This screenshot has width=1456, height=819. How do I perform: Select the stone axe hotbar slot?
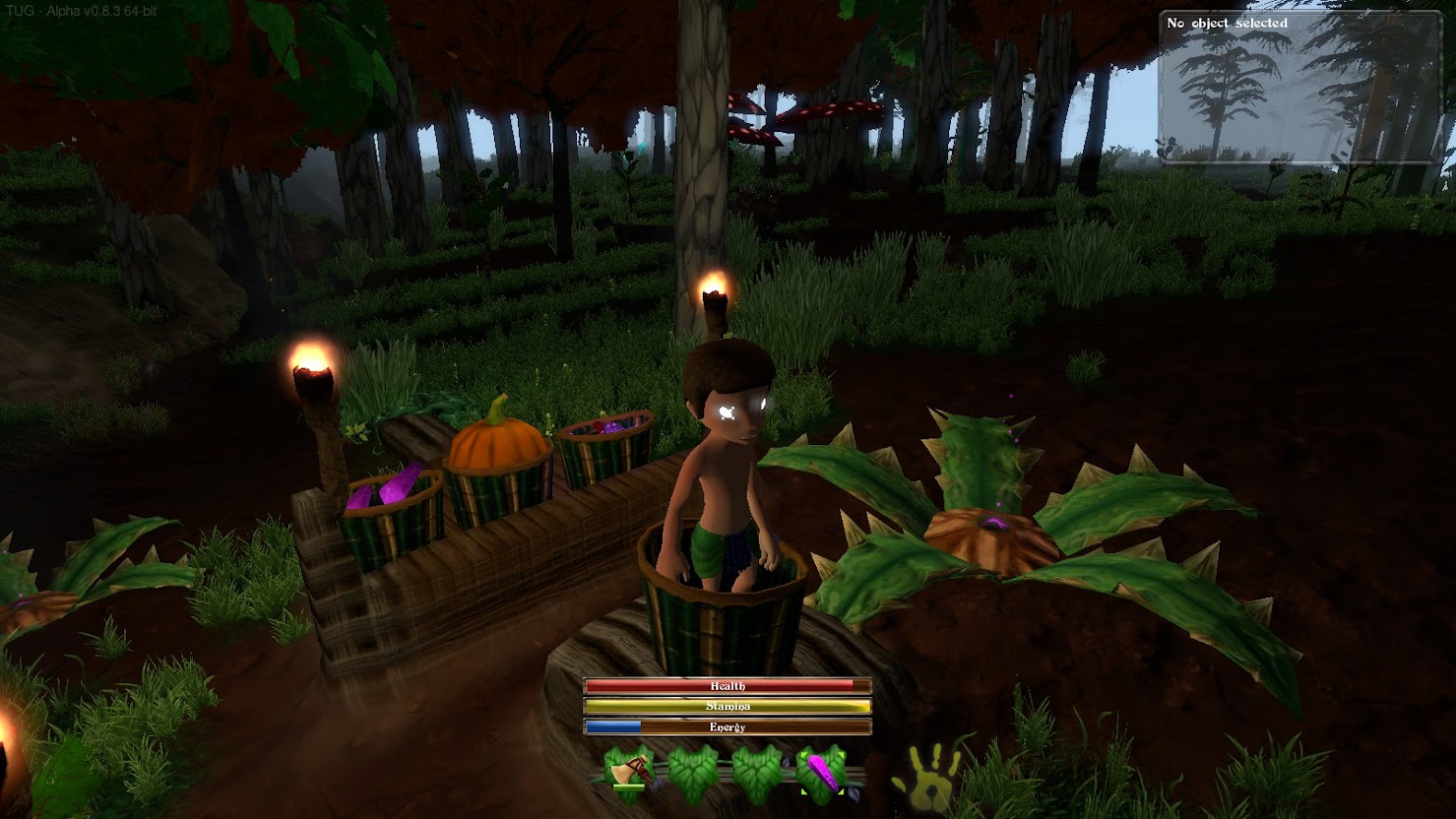click(630, 774)
